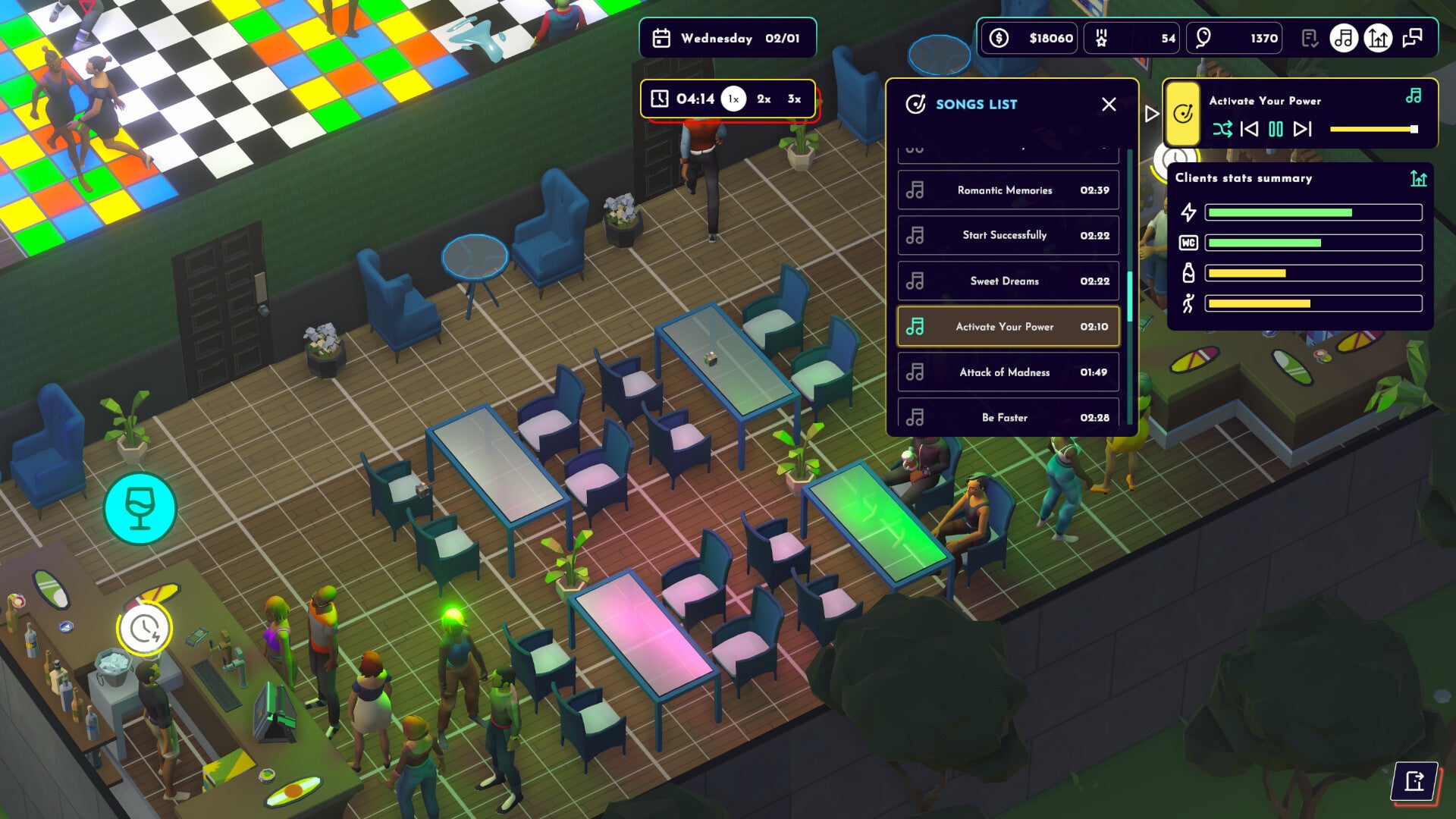
Task: Click the calendar icon beside Wednesday 02/01
Action: pos(661,38)
